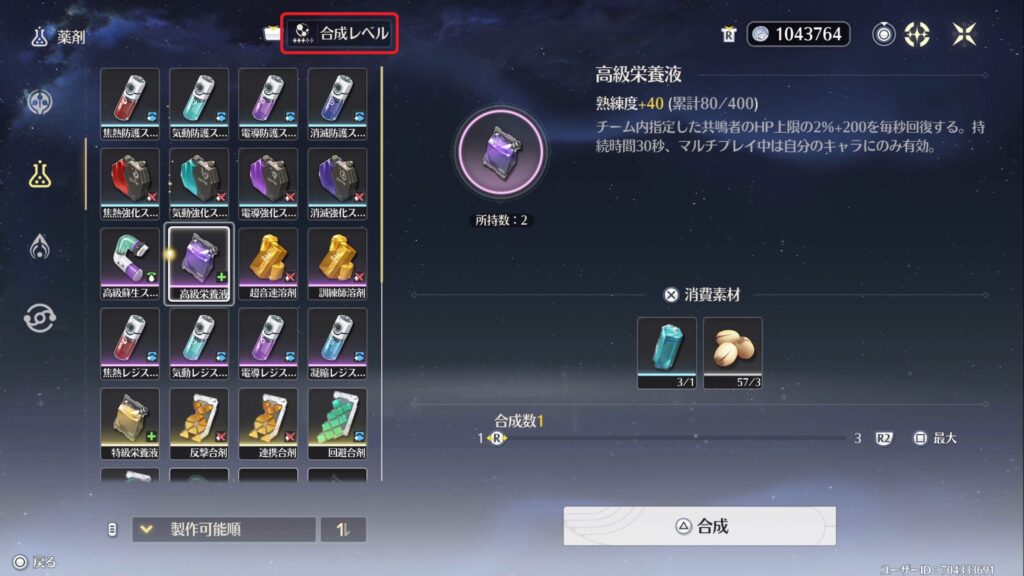Toggle the sort order arrow button

click(343, 529)
